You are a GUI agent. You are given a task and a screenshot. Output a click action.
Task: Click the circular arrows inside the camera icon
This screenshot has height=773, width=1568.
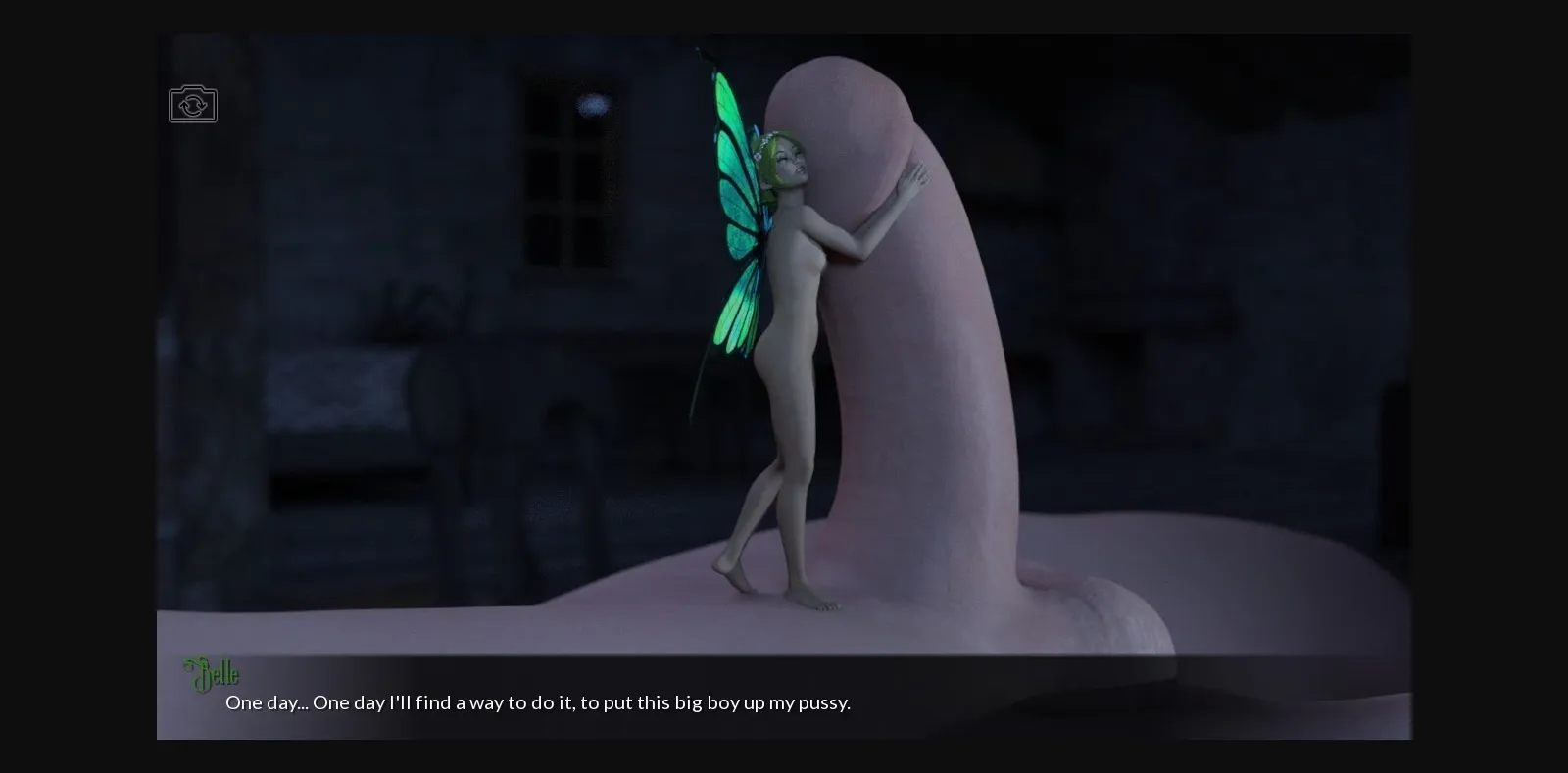[x=193, y=104]
